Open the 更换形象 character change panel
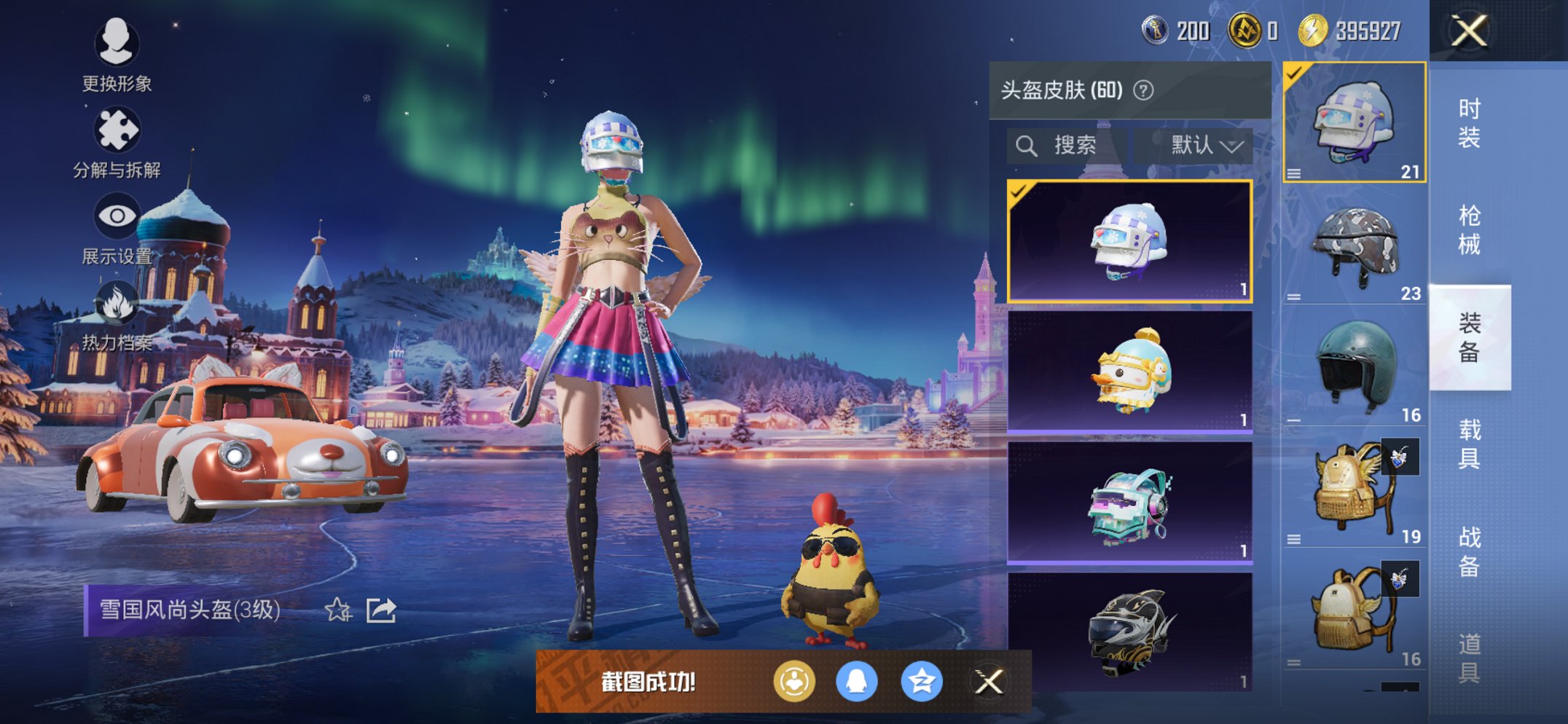1568x724 pixels. (x=117, y=45)
